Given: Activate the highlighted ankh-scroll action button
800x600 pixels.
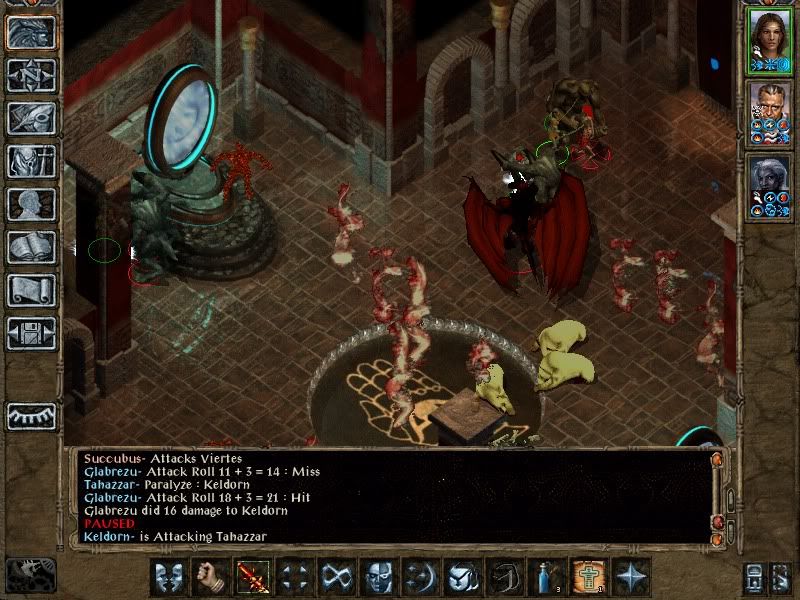Looking at the screenshot, I should coord(588,577).
